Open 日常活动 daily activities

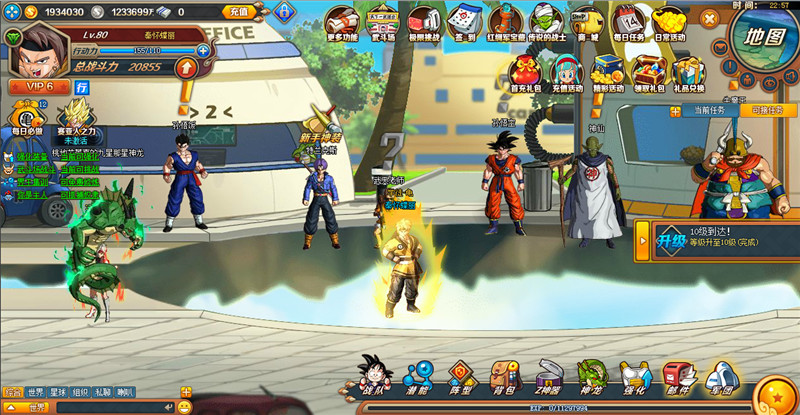(x=670, y=22)
